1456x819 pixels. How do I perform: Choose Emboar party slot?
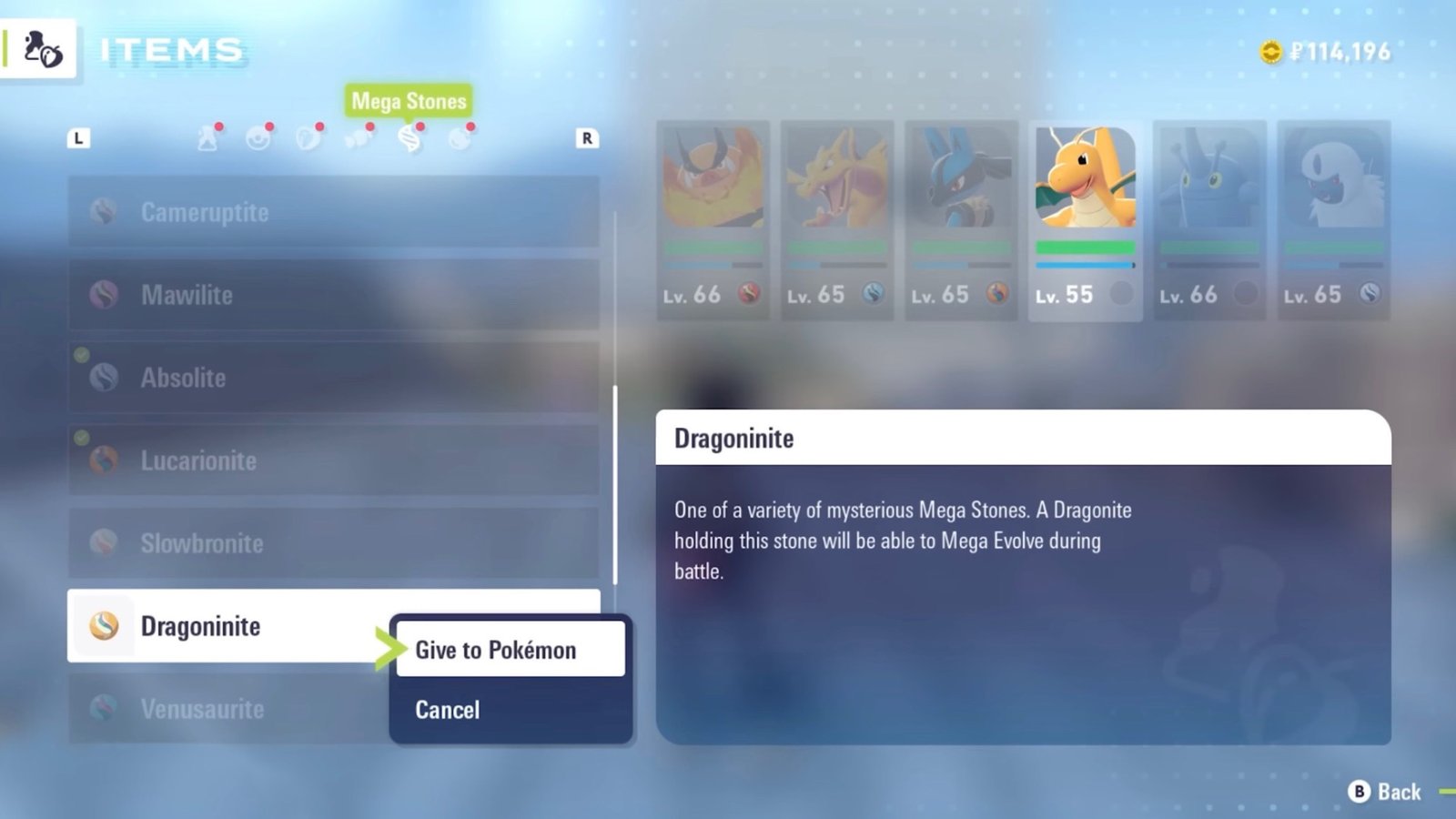(713, 220)
